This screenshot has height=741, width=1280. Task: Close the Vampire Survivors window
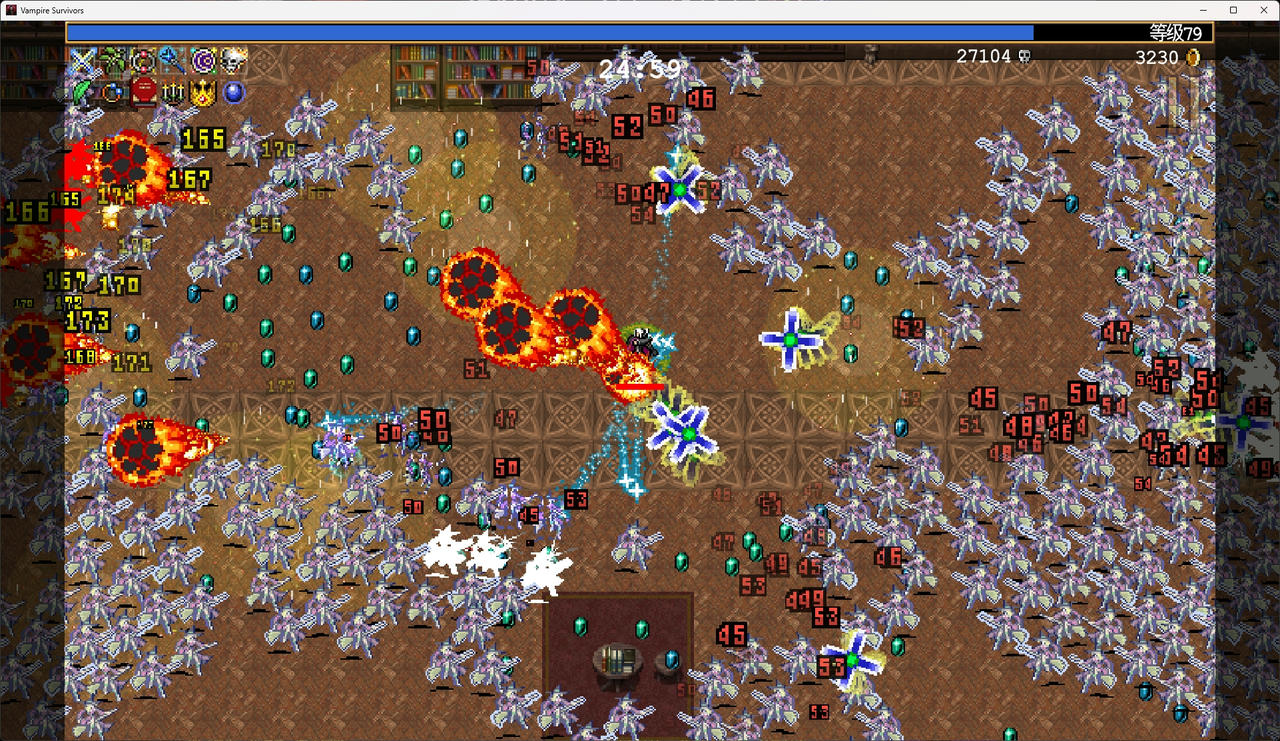coord(1259,10)
